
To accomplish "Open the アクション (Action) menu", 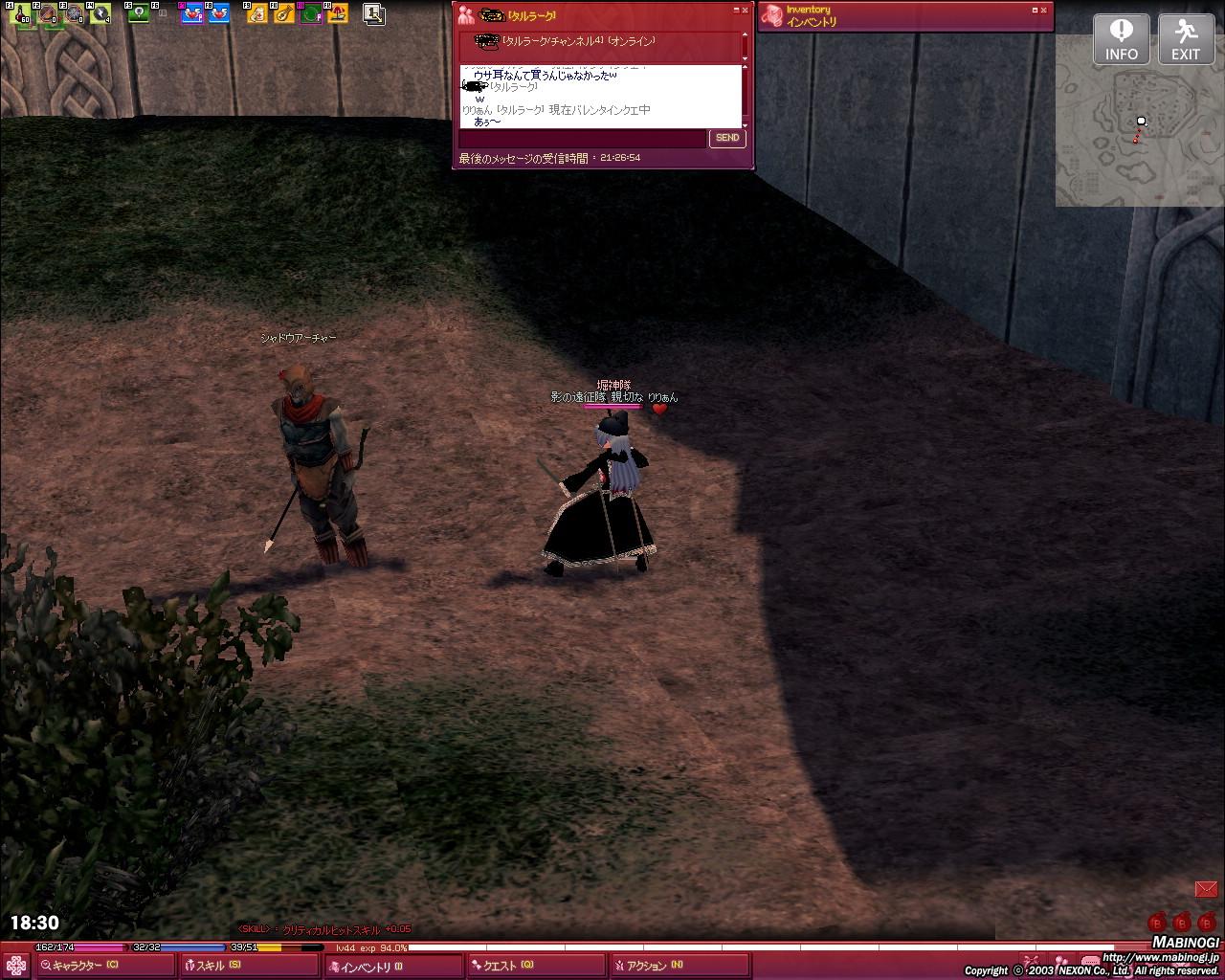I will pos(651,966).
